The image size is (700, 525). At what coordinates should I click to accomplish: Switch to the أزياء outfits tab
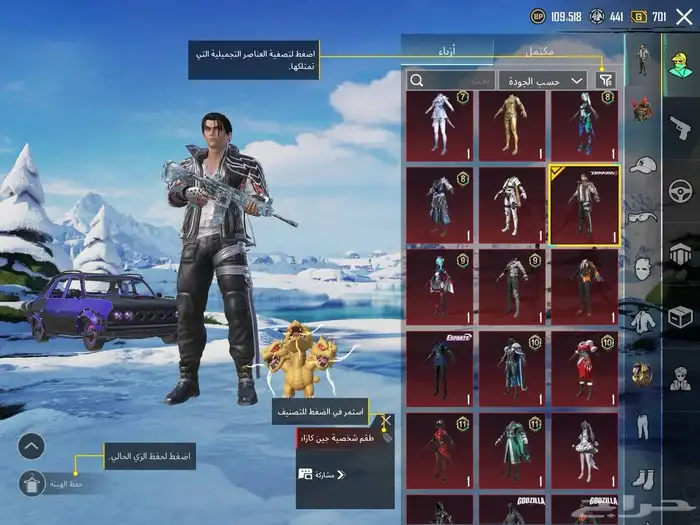[x=447, y=50]
